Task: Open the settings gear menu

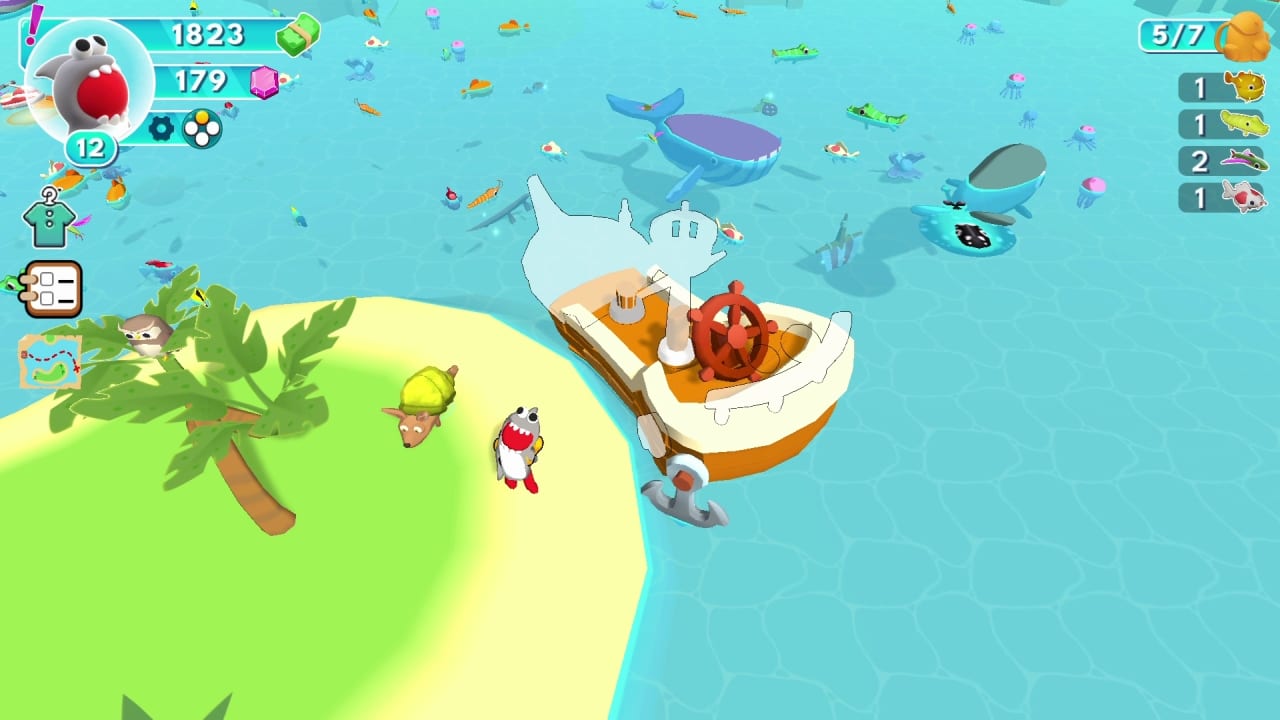Action: (x=162, y=129)
